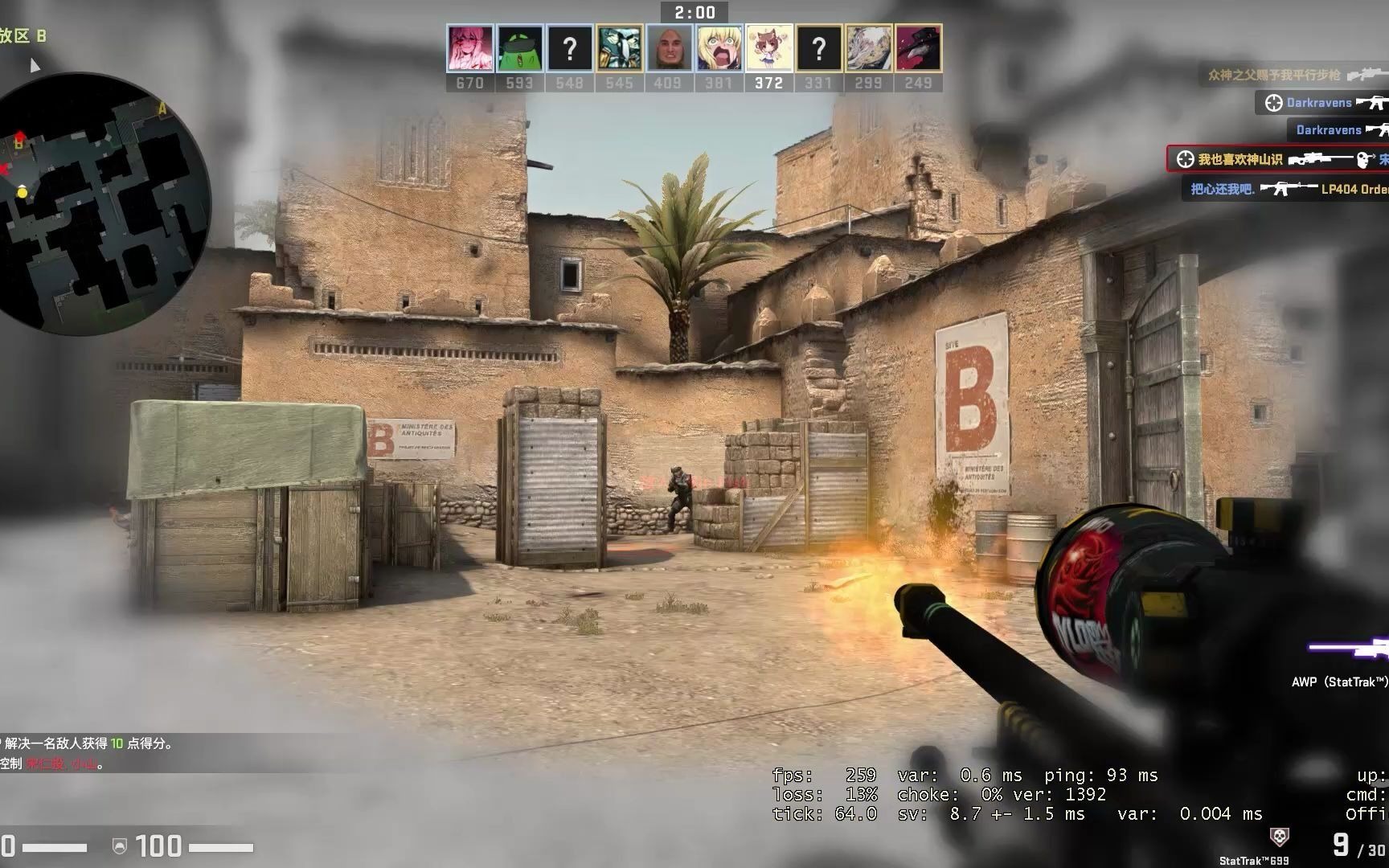The image size is (1389, 868).
Task: Click the headshot crosshair icon beside Darkravens
Action: pyautogui.click(x=1274, y=103)
